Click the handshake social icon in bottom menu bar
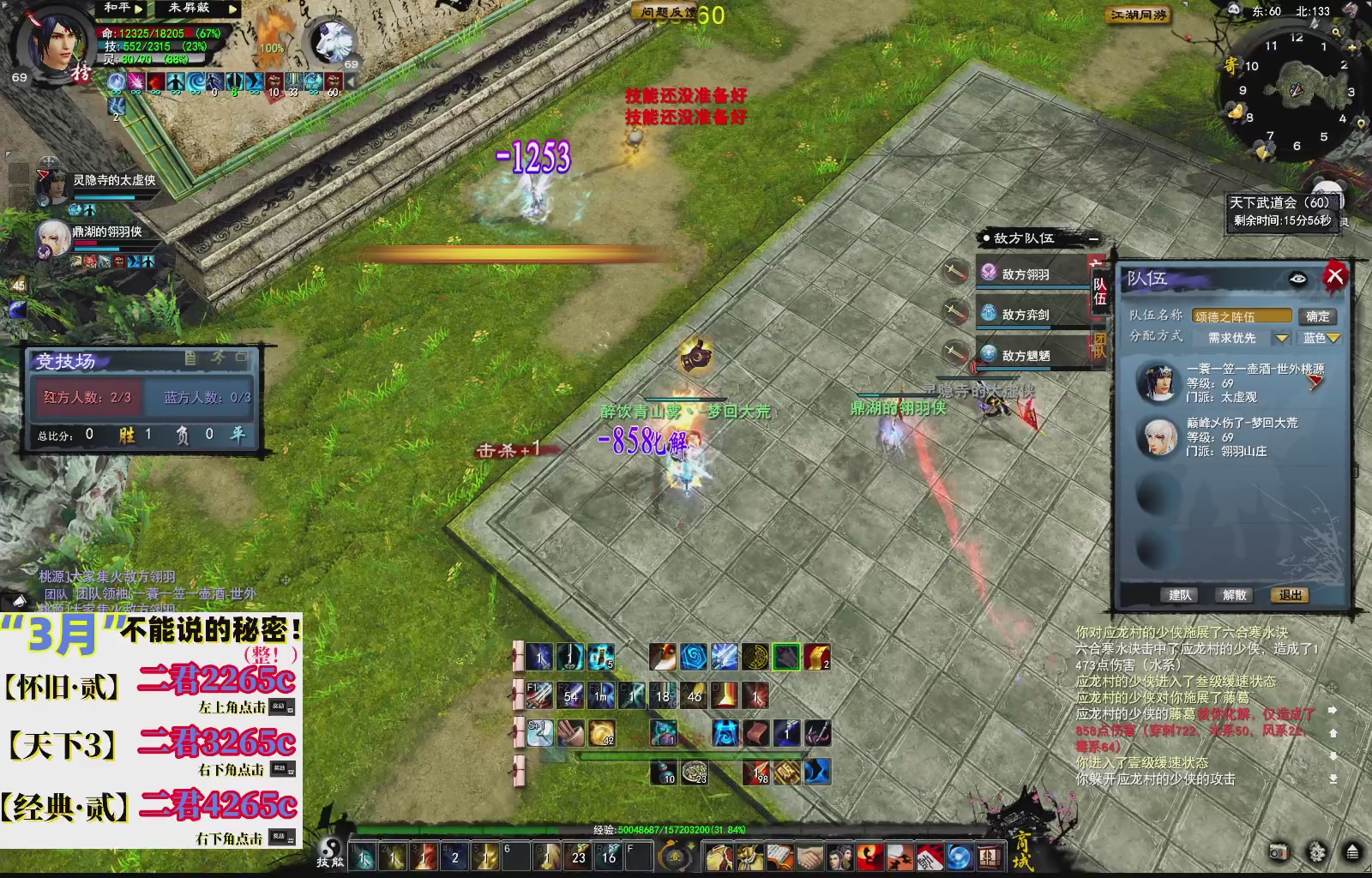This screenshot has height=878, width=1372. 809,855
